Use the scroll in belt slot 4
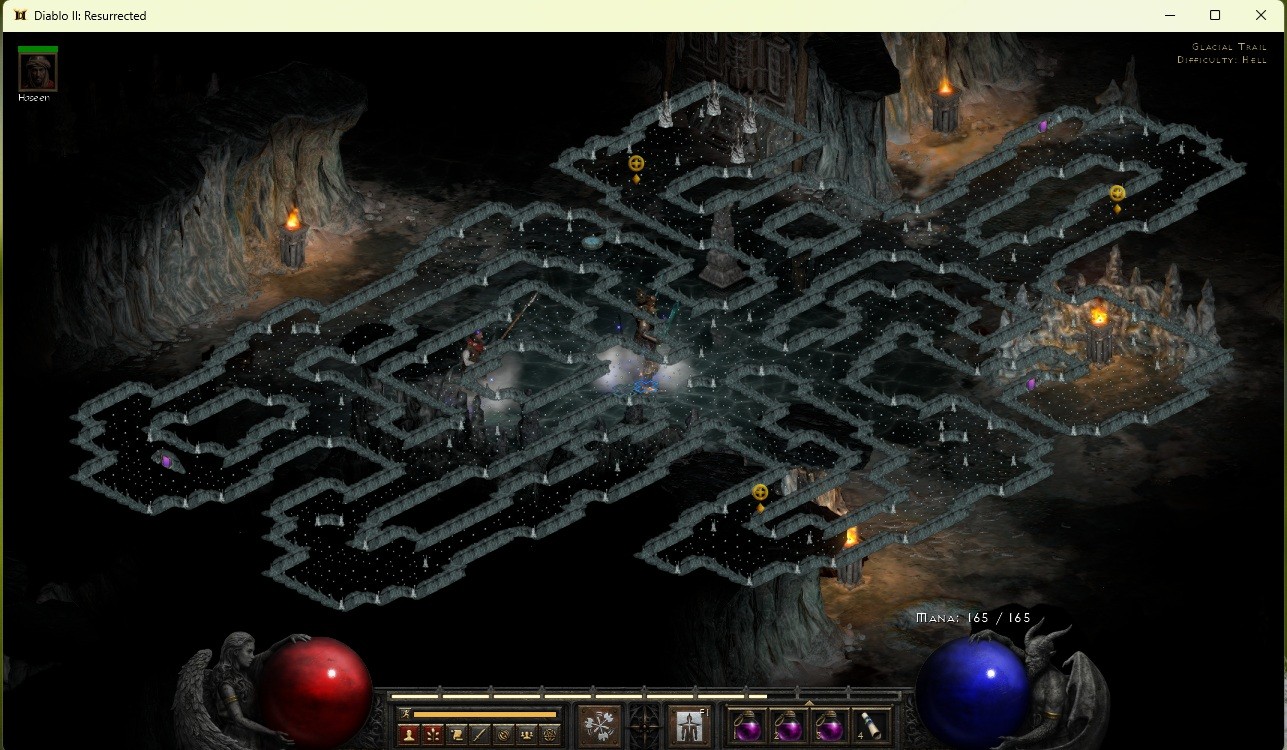Viewport: 1287px width, 750px height. (868, 726)
